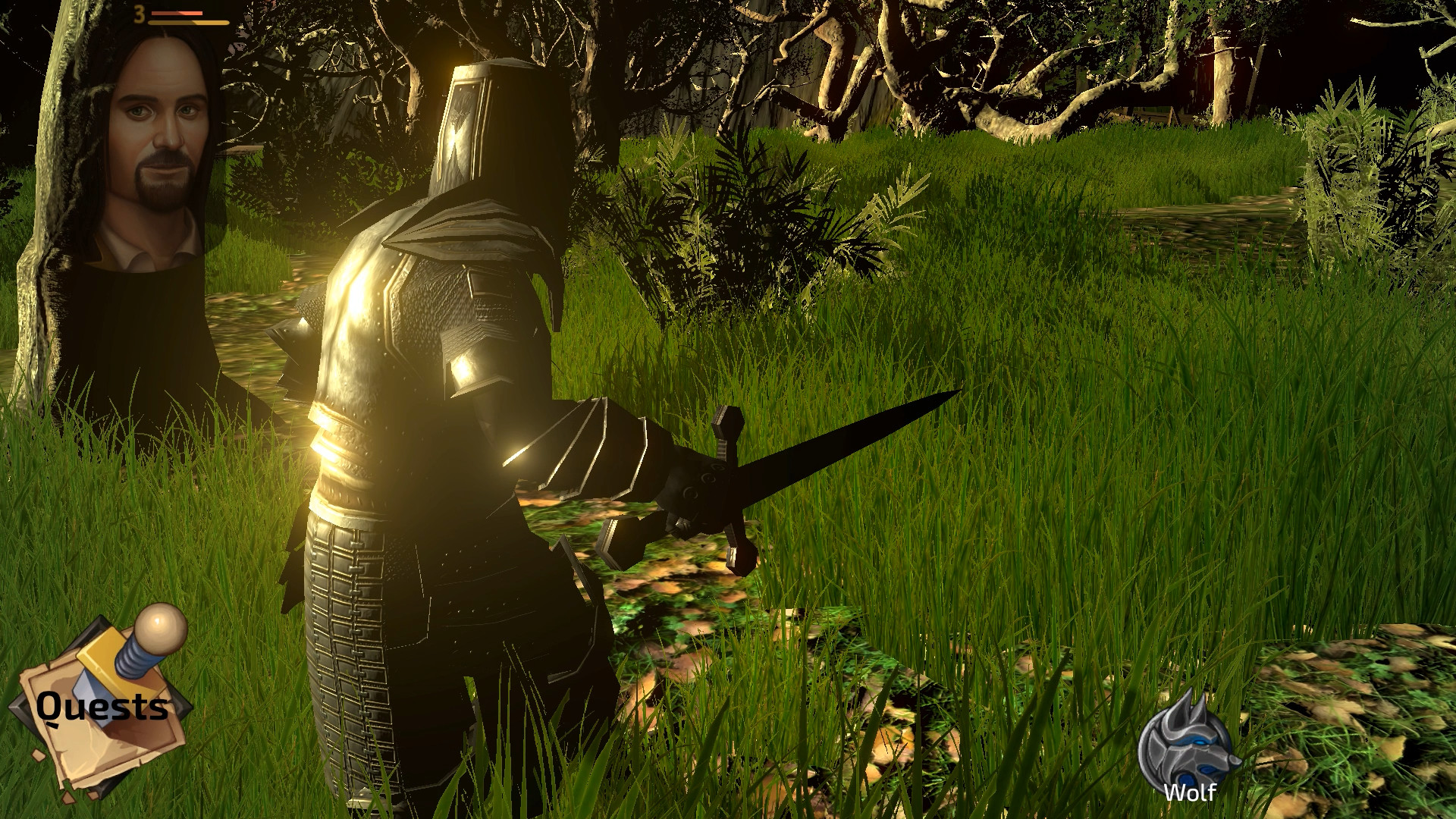Select the armored knight character

point(432,379)
